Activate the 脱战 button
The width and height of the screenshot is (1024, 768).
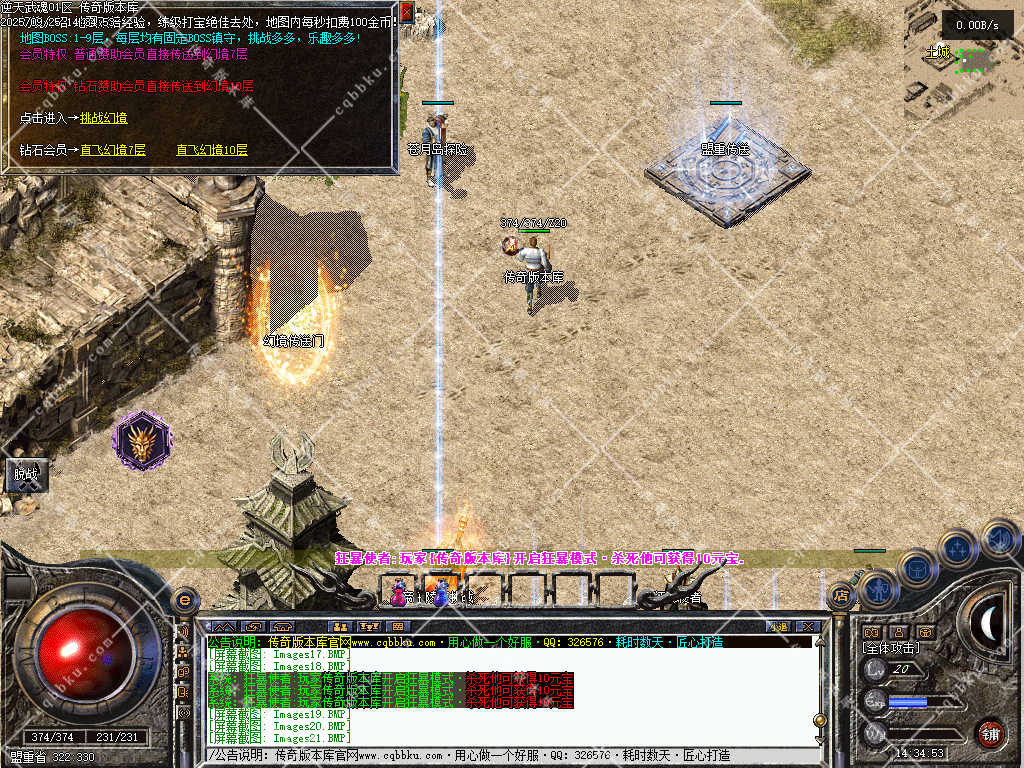coord(25,475)
